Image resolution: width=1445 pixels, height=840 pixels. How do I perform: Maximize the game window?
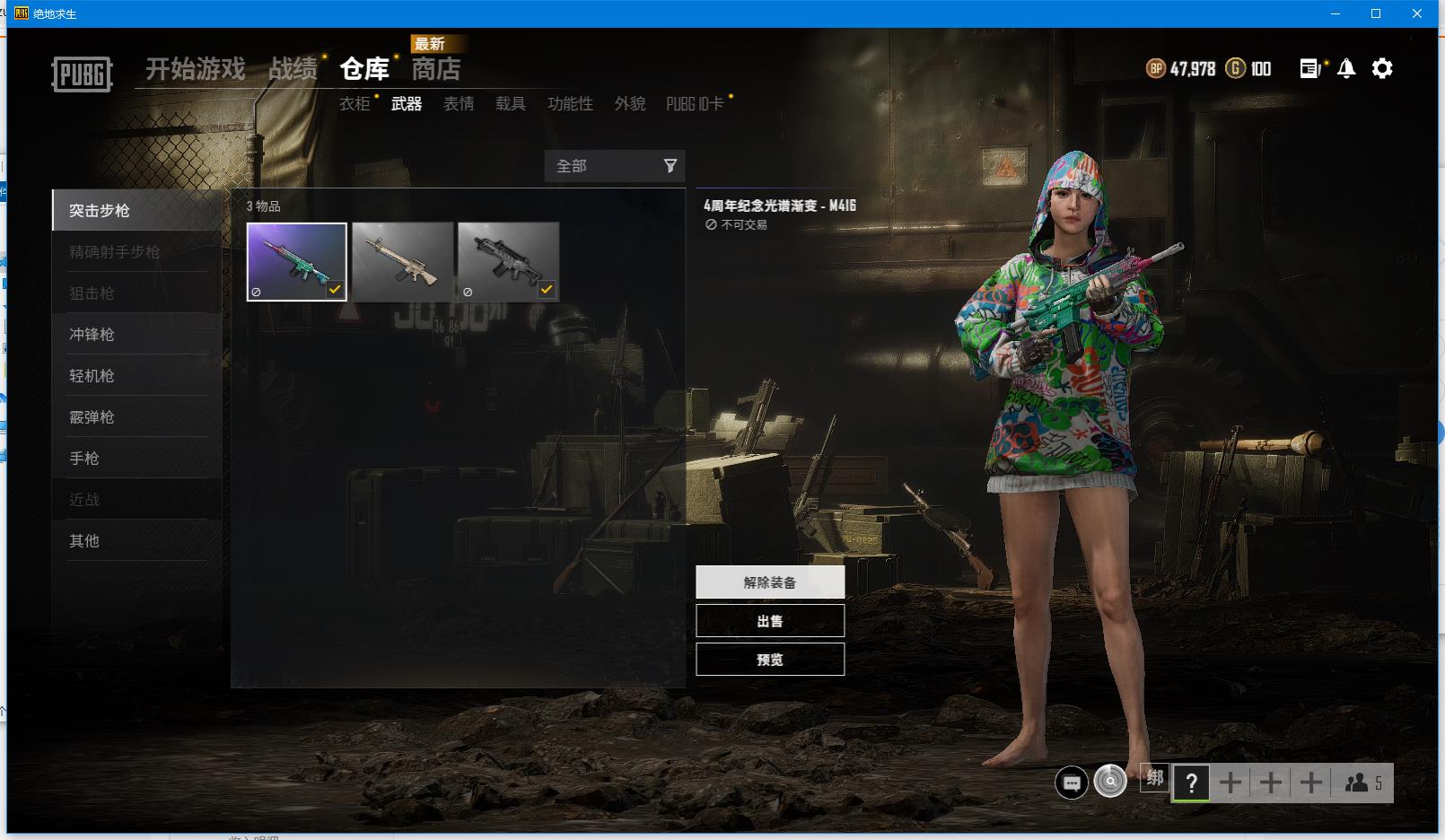pyautogui.click(x=1376, y=13)
